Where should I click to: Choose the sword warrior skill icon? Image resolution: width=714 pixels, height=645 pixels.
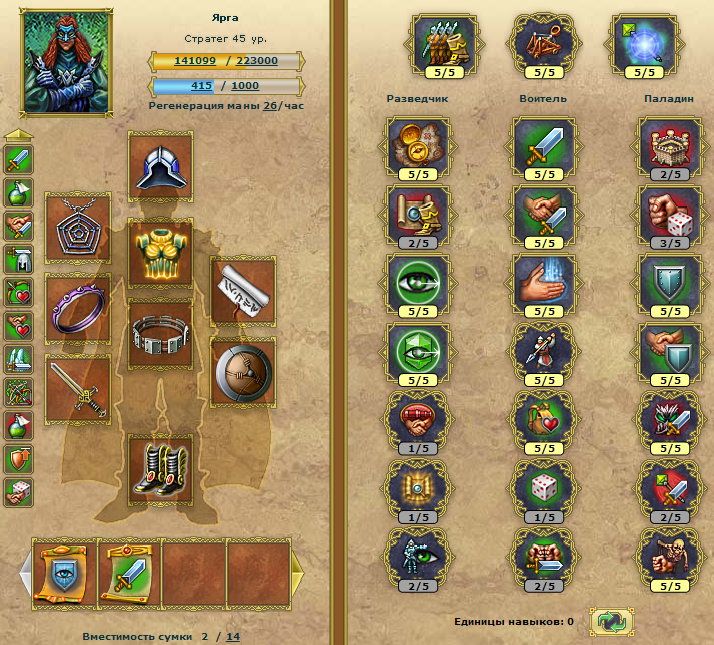[x=543, y=145]
